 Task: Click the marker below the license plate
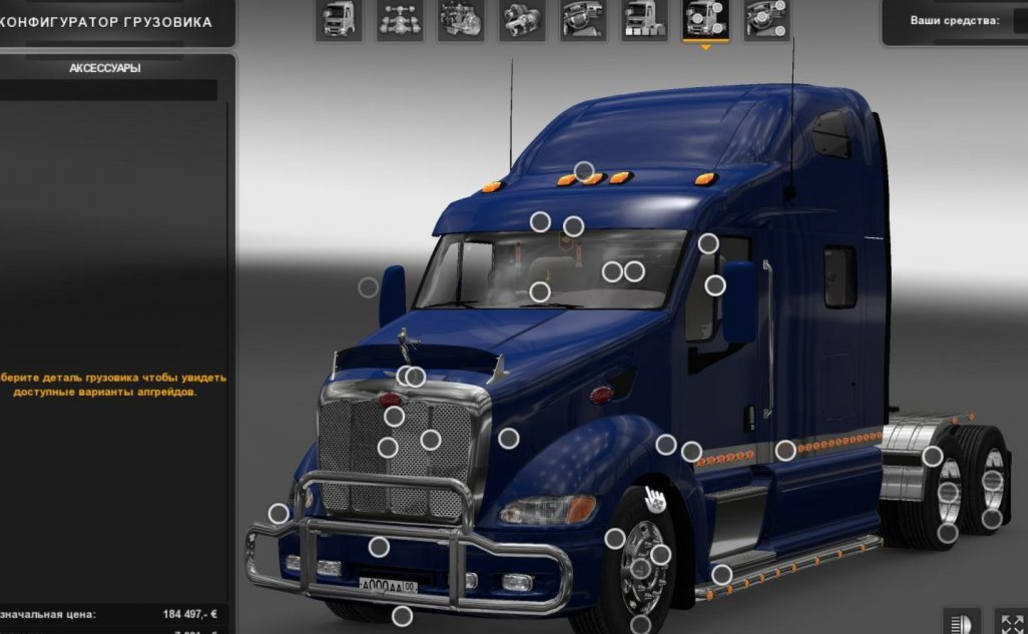[x=402, y=616]
